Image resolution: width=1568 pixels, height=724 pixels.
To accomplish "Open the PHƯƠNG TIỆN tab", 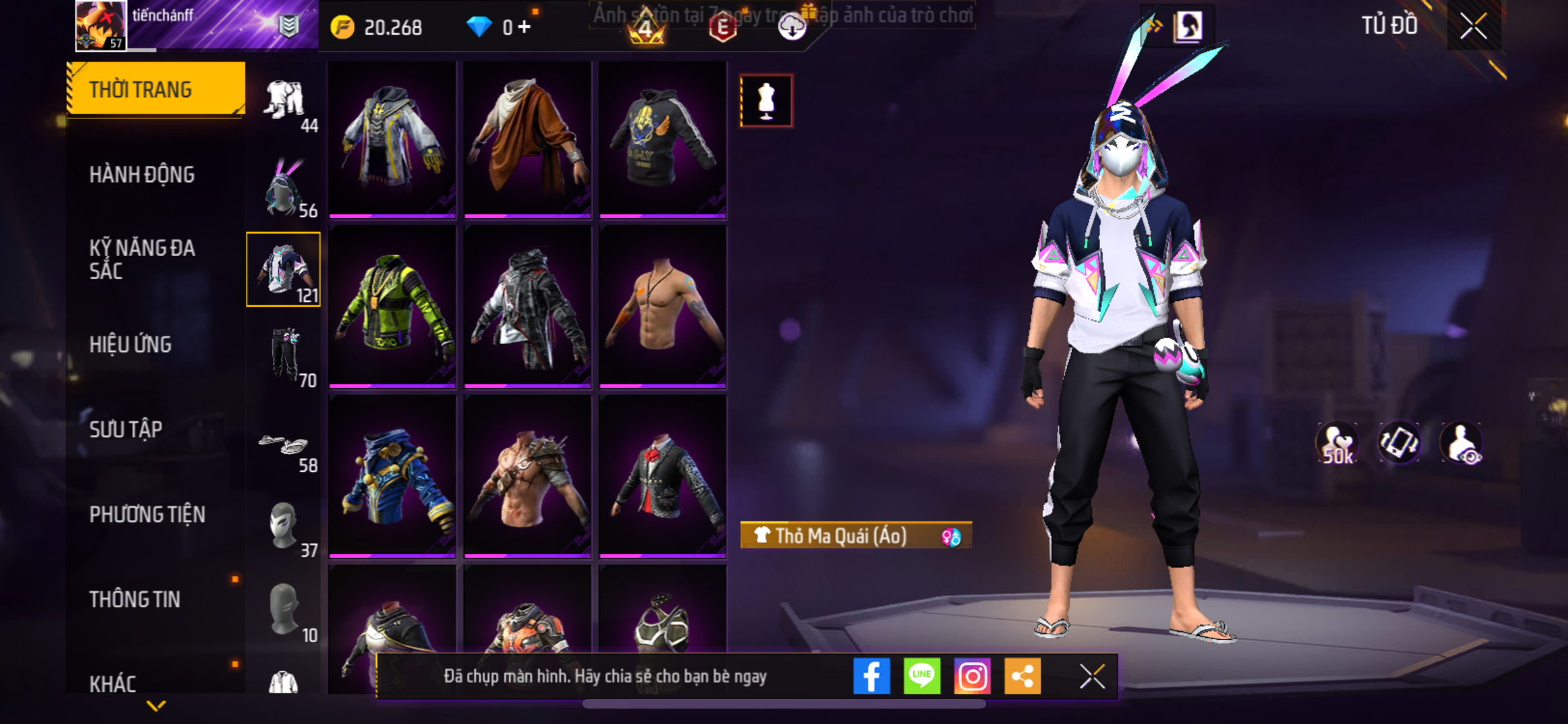I will point(147,514).
